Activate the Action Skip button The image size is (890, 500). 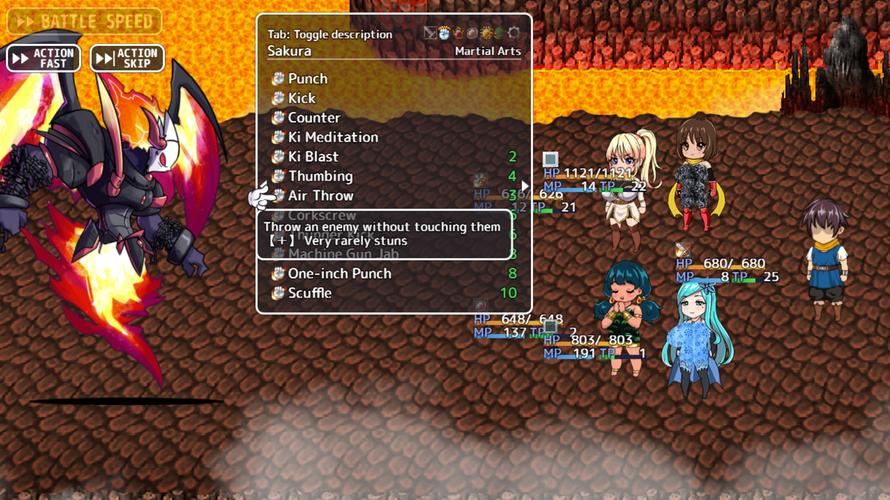tap(127, 58)
